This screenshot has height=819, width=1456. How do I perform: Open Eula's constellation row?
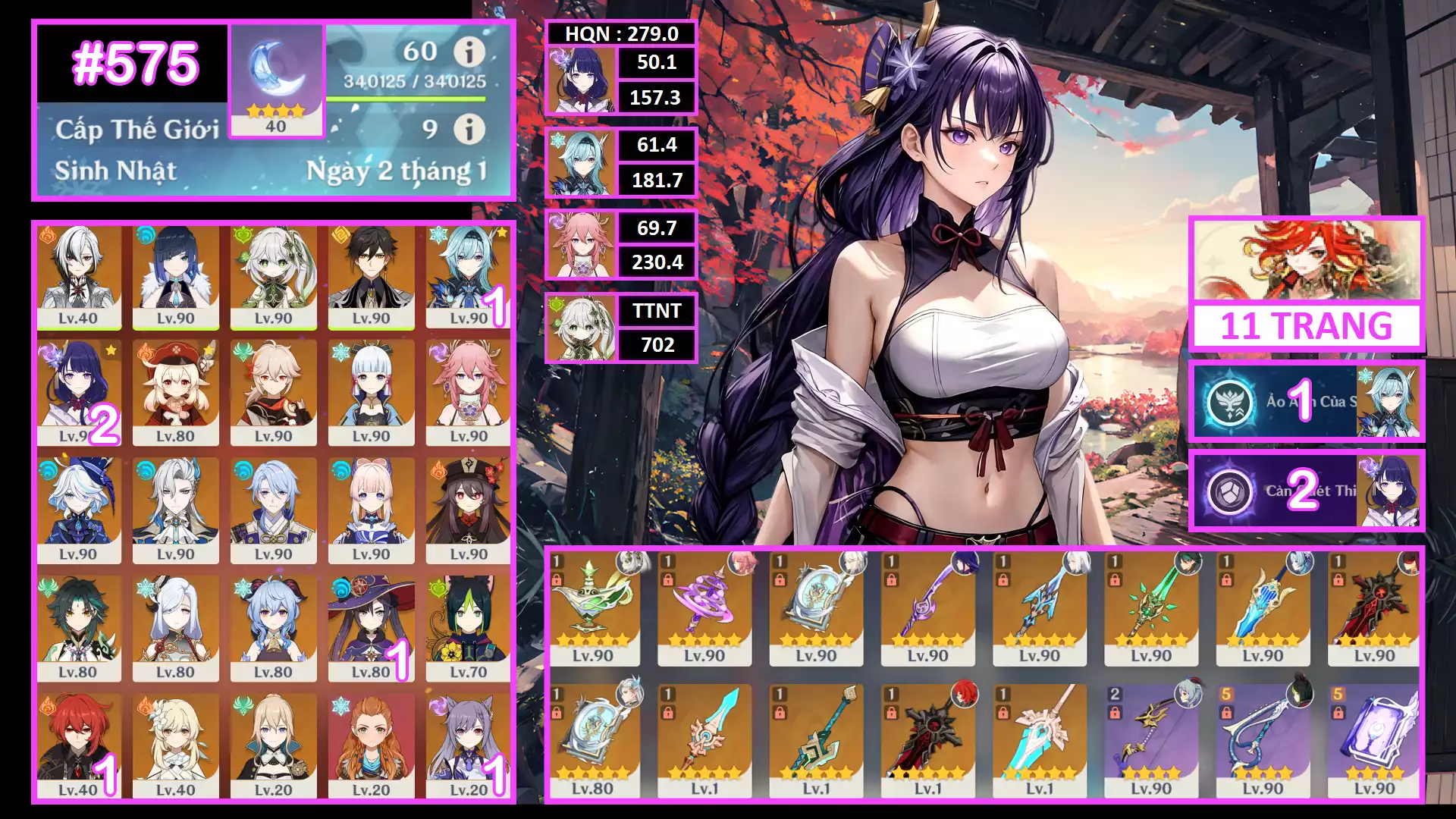click(1306, 402)
